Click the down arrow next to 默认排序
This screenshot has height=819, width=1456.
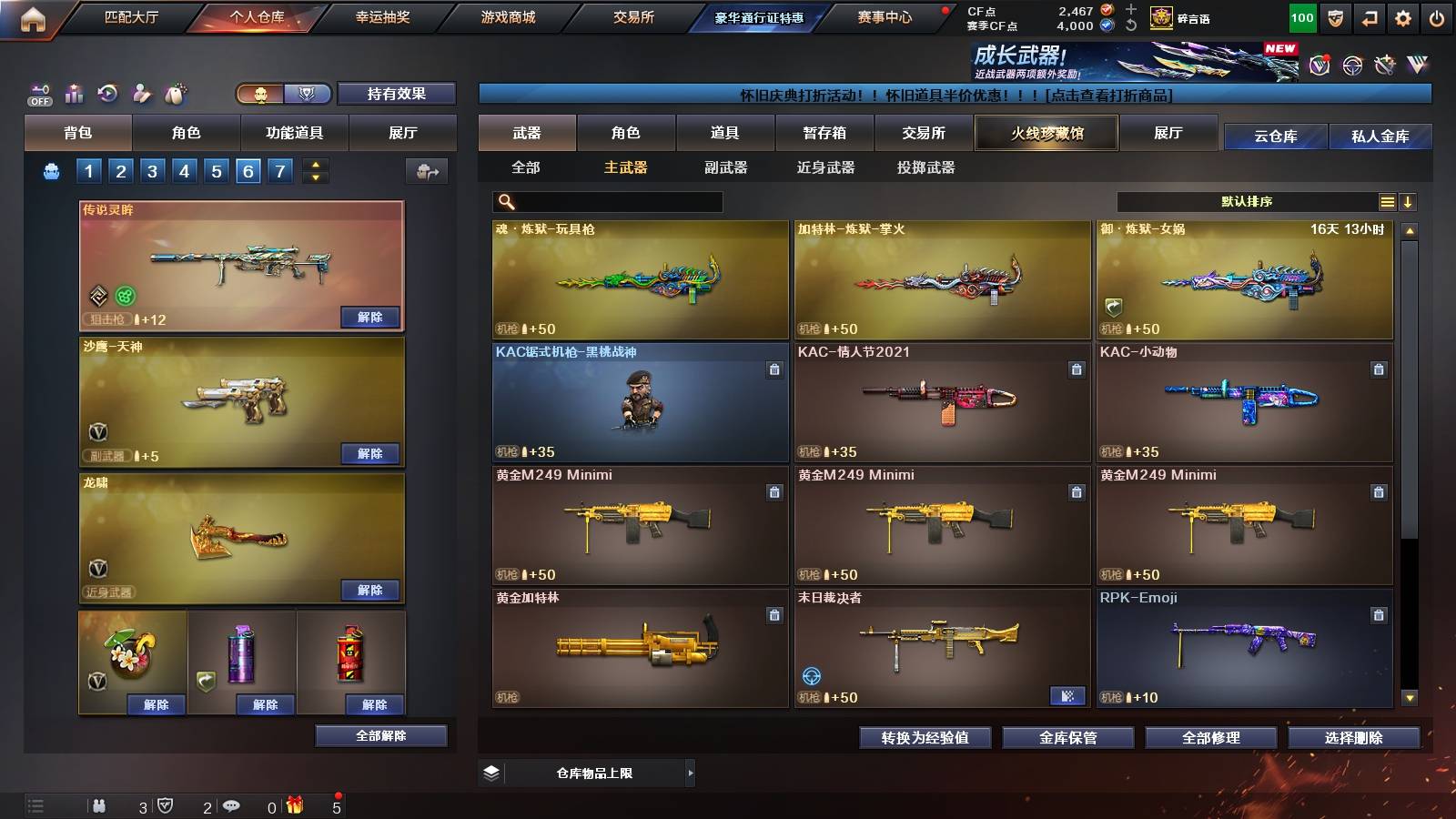(1409, 202)
